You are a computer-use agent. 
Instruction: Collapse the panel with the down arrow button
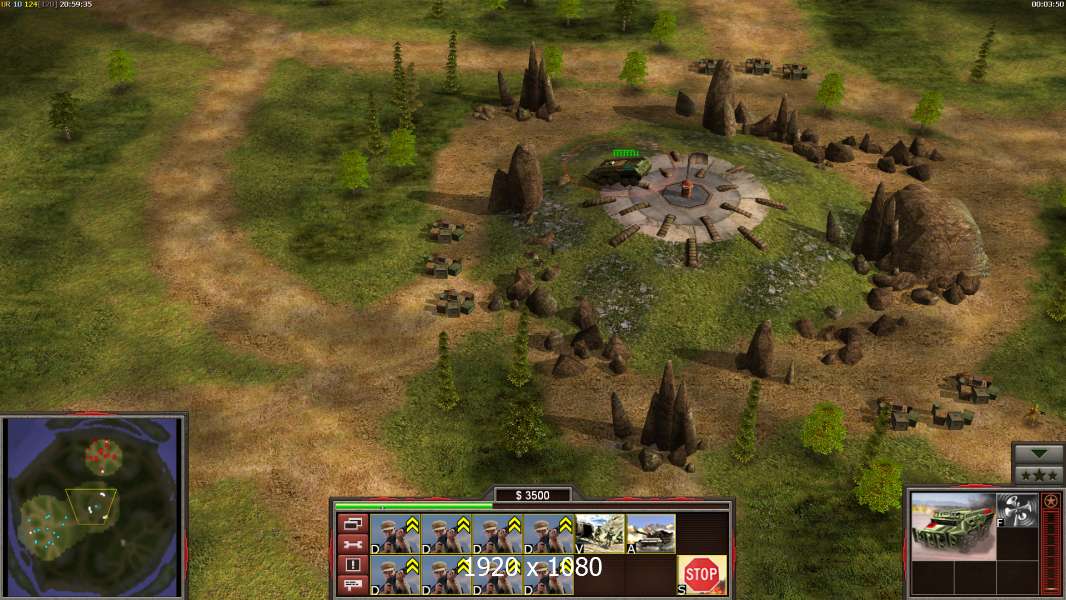(x=1038, y=454)
